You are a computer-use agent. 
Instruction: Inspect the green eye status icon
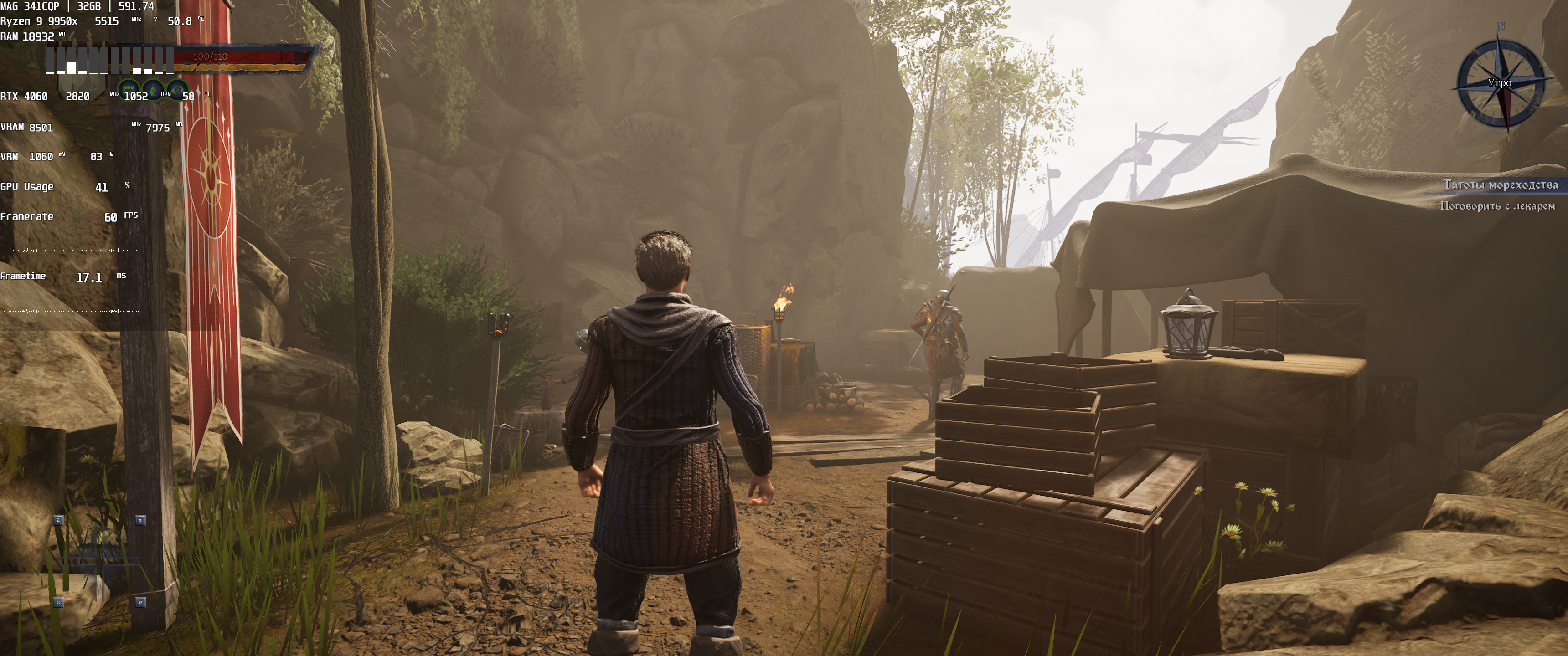pyautogui.click(x=177, y=91)
